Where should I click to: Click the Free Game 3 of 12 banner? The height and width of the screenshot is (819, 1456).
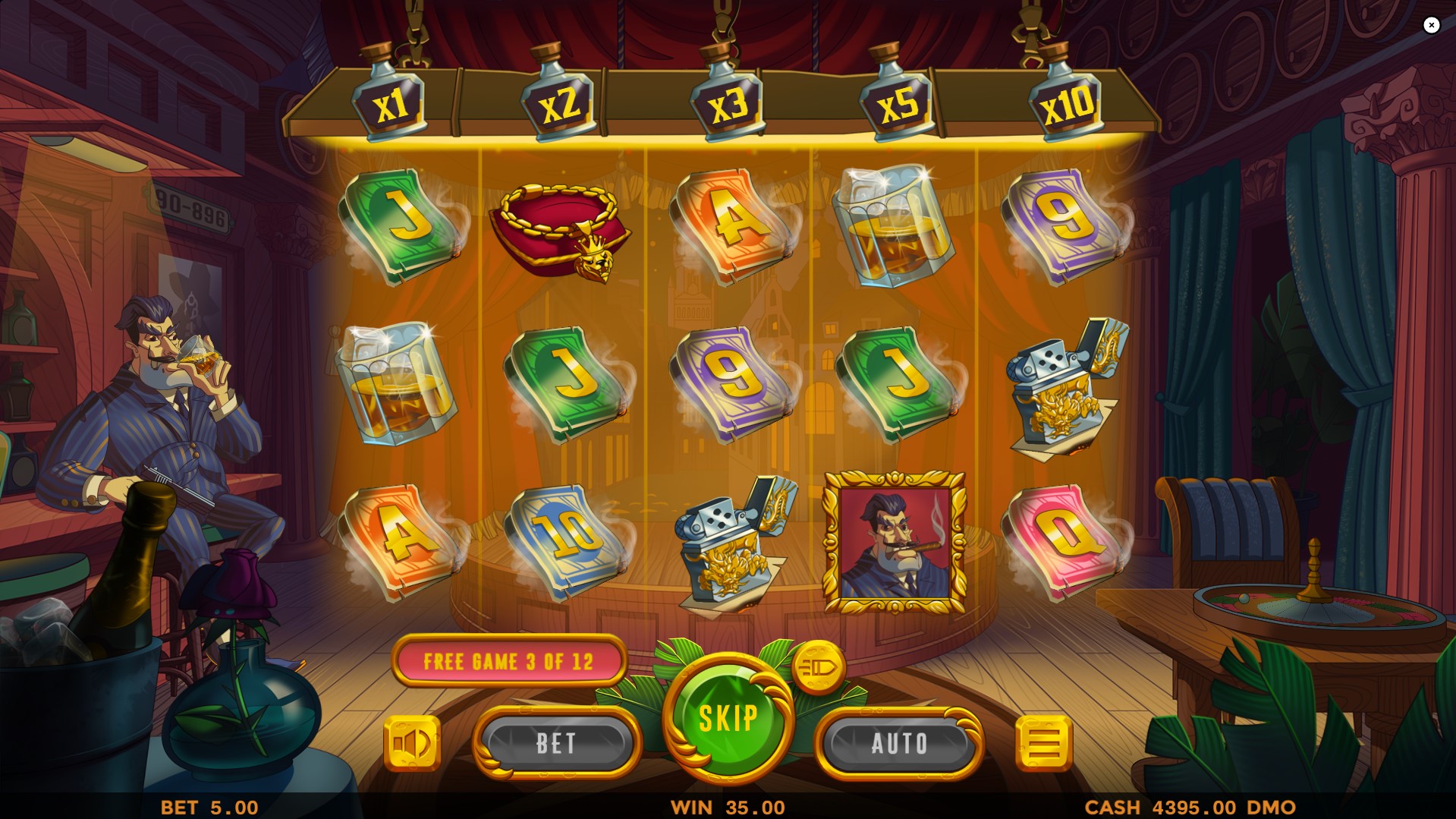click(509, 660)
